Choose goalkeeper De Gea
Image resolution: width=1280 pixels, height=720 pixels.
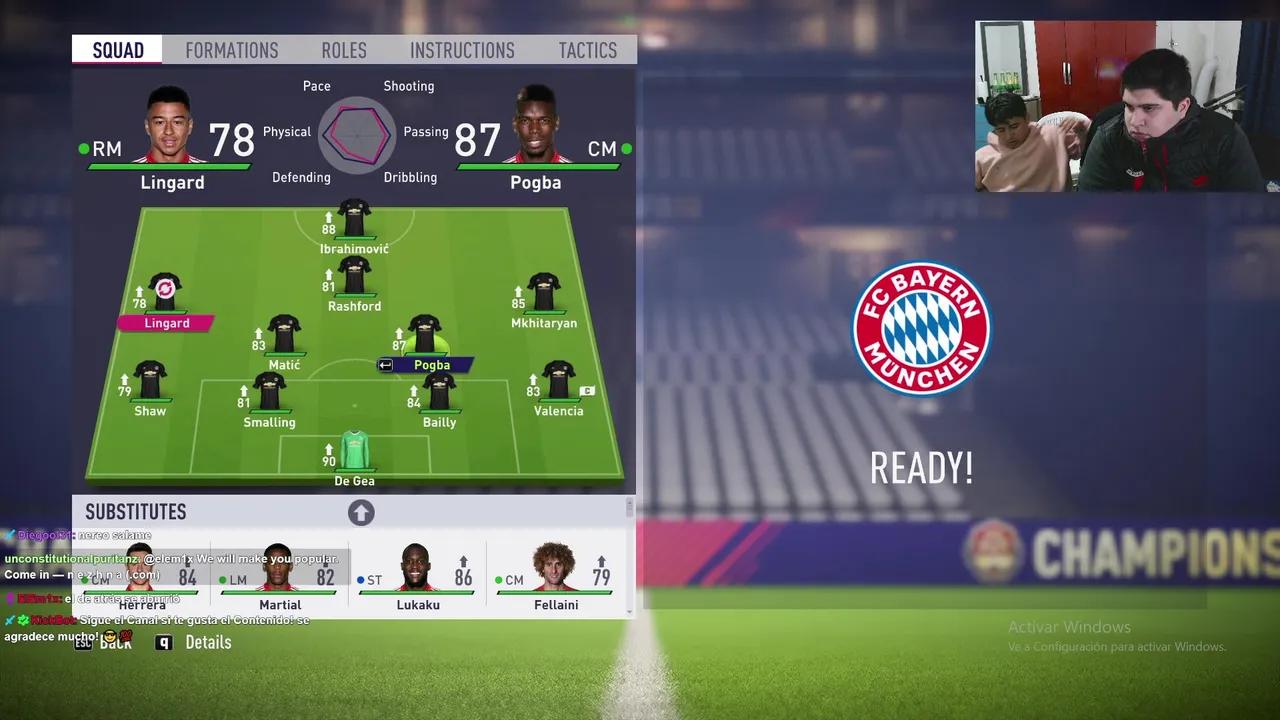coord(354,451)
